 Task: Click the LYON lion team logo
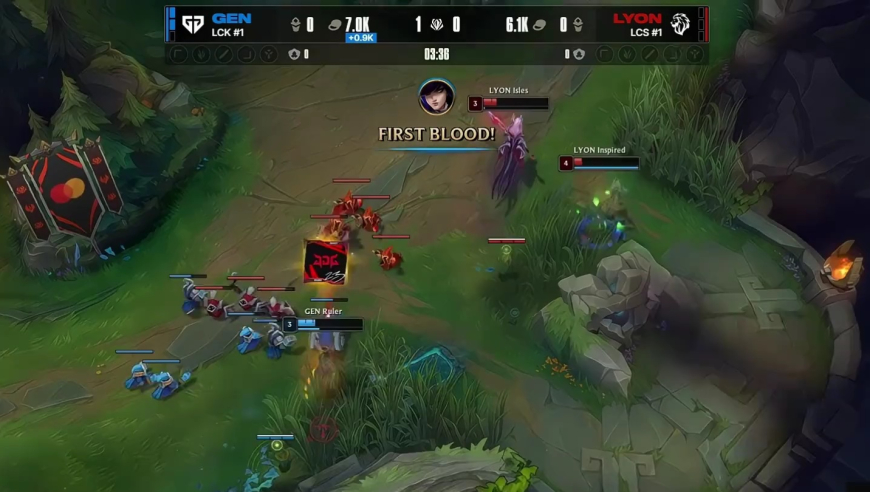681,23
